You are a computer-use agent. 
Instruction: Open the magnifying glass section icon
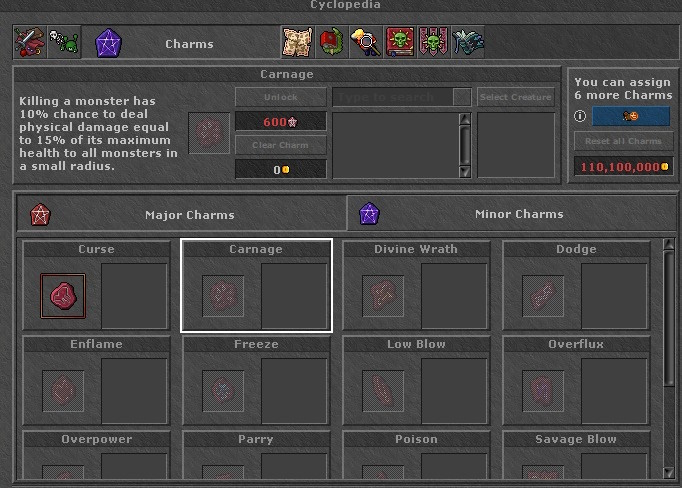[x=365, y=43]
